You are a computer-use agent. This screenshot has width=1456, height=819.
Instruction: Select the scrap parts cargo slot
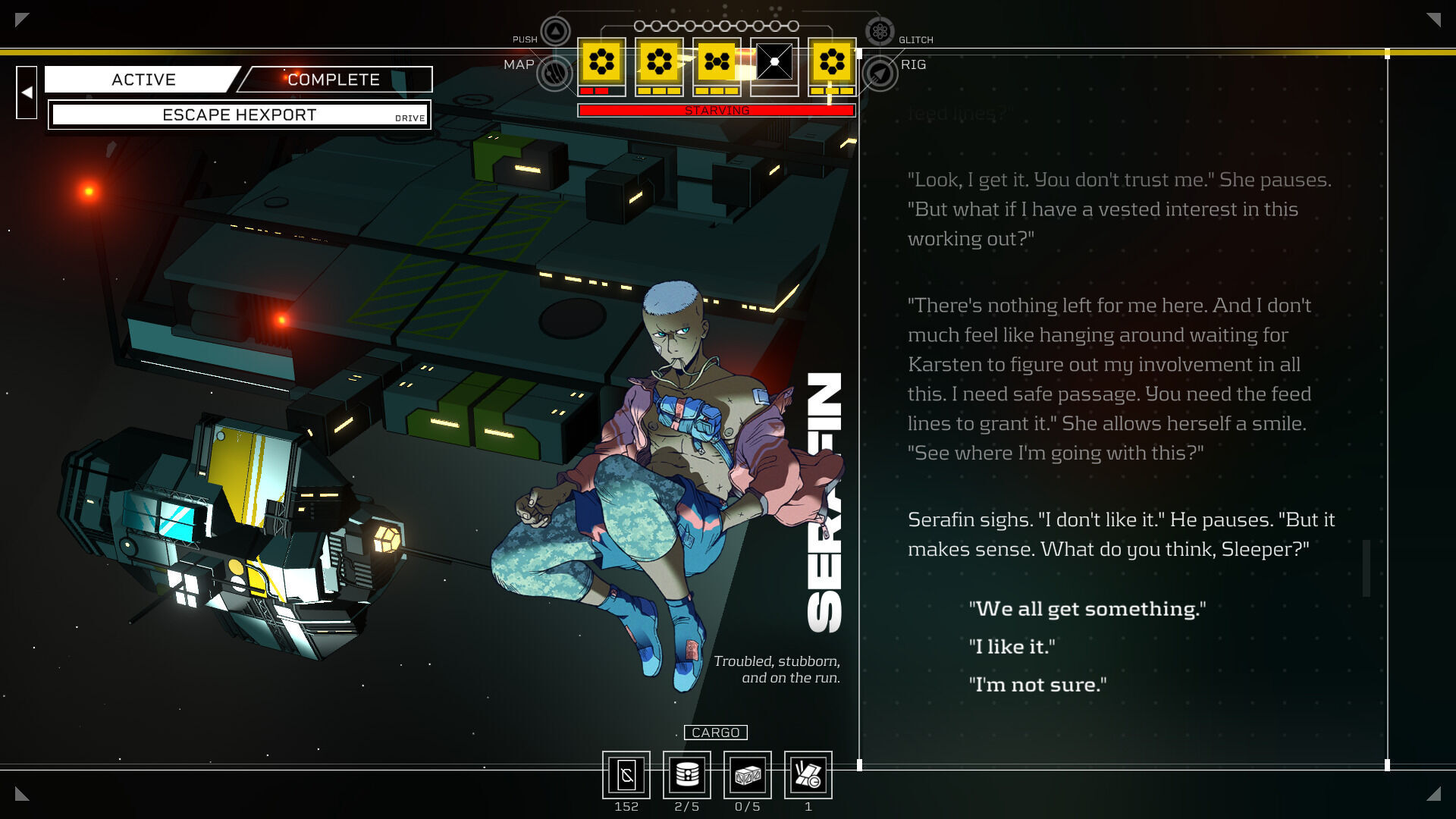(808, 775)
